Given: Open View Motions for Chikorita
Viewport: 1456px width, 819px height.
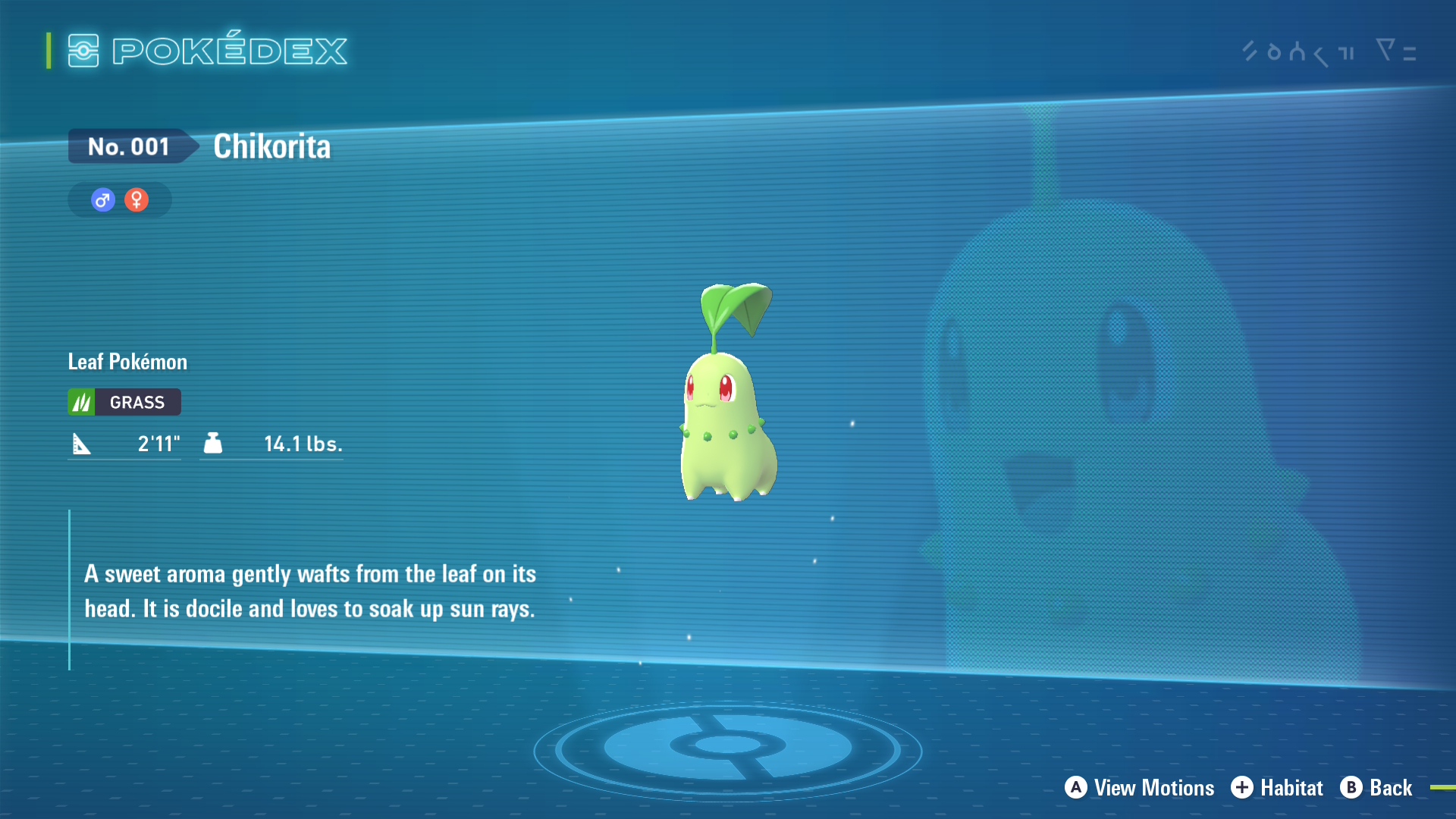Looking at the screenshot, I should pos(1139,788).
